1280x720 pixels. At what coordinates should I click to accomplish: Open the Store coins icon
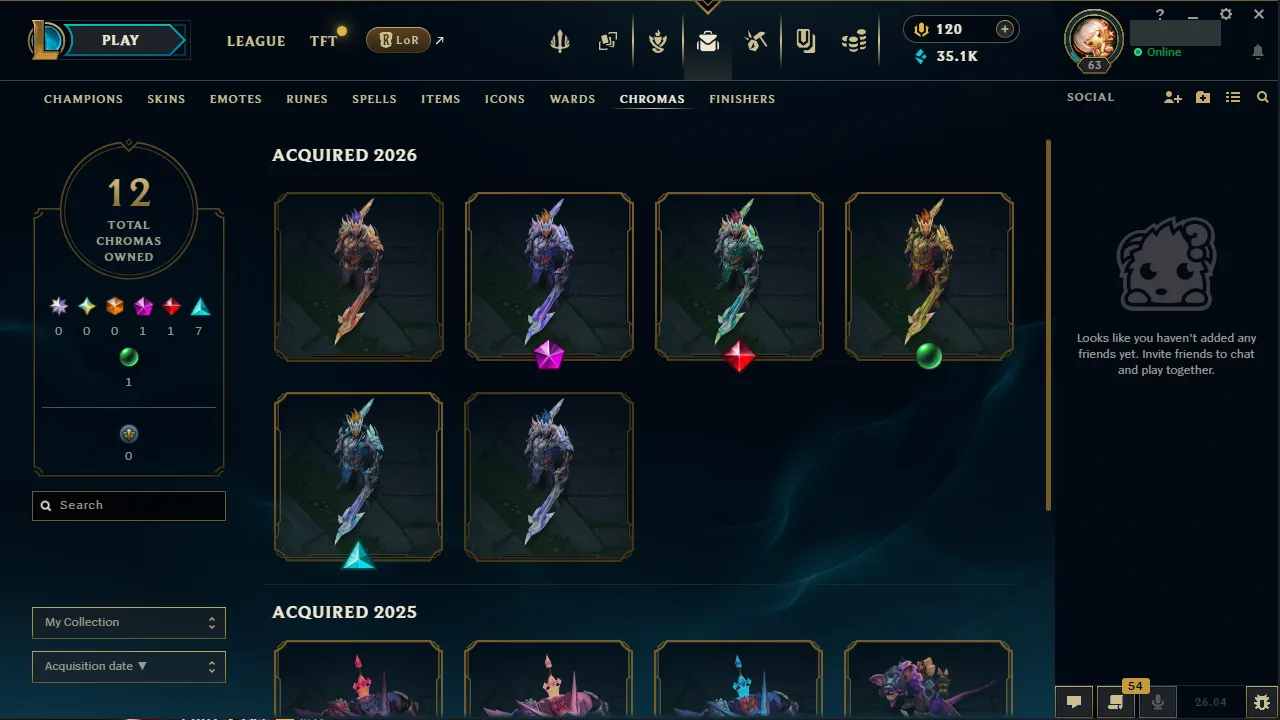854,41
